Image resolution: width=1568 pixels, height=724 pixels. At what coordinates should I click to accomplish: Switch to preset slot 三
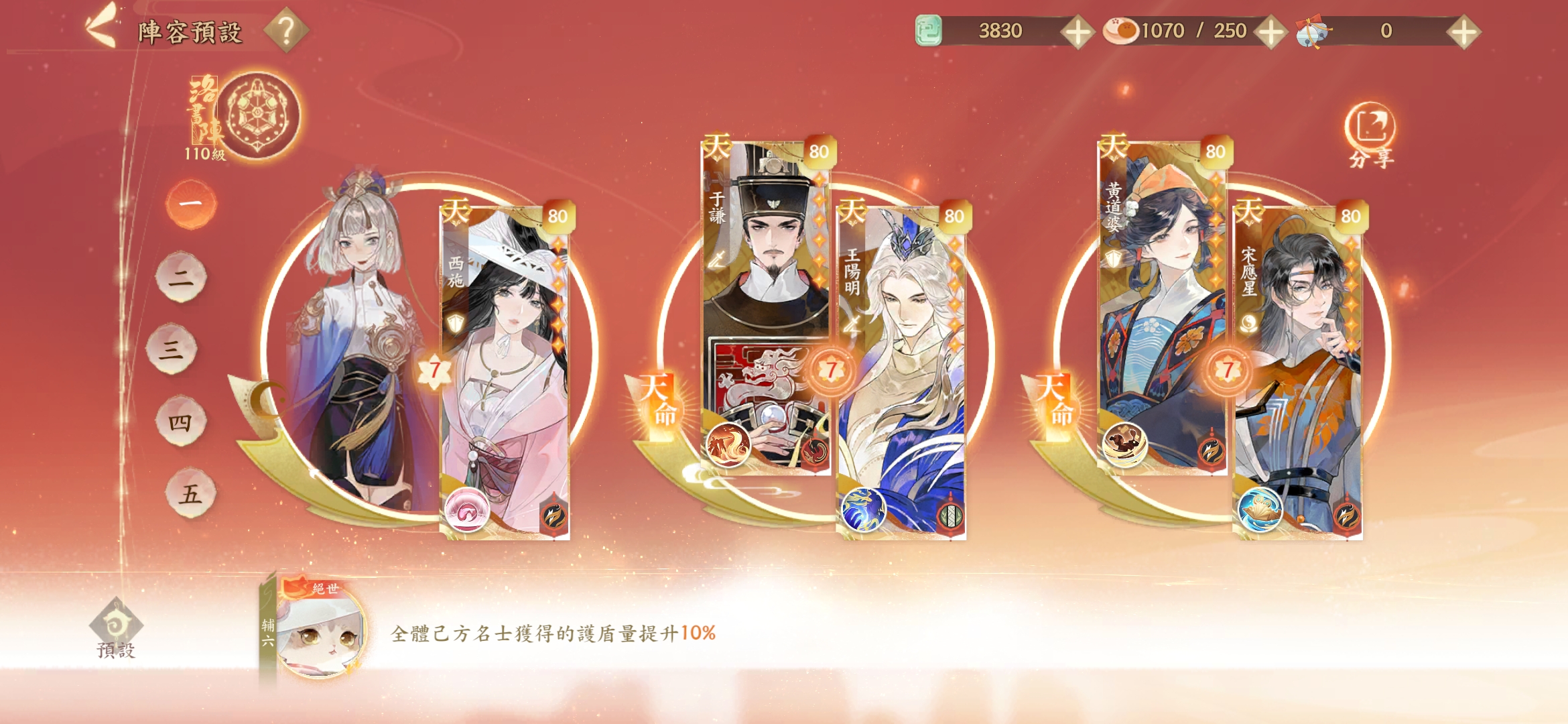click(x=172, y=349)
